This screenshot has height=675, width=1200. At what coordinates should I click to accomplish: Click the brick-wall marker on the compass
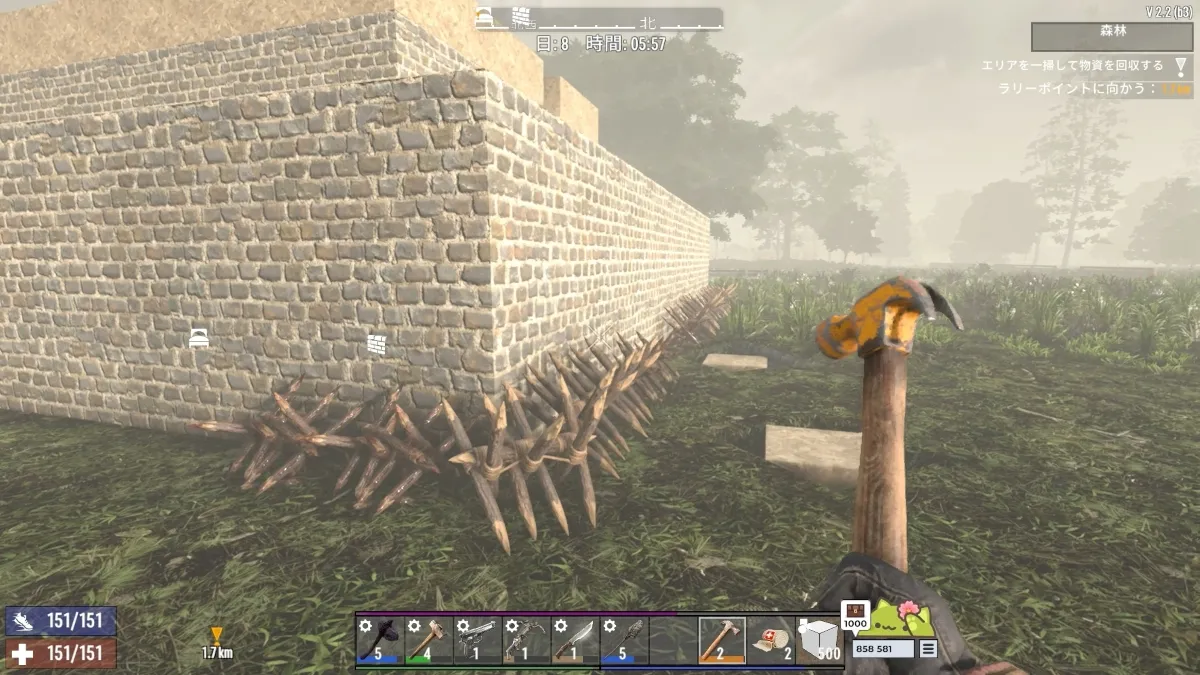point(520,17)
